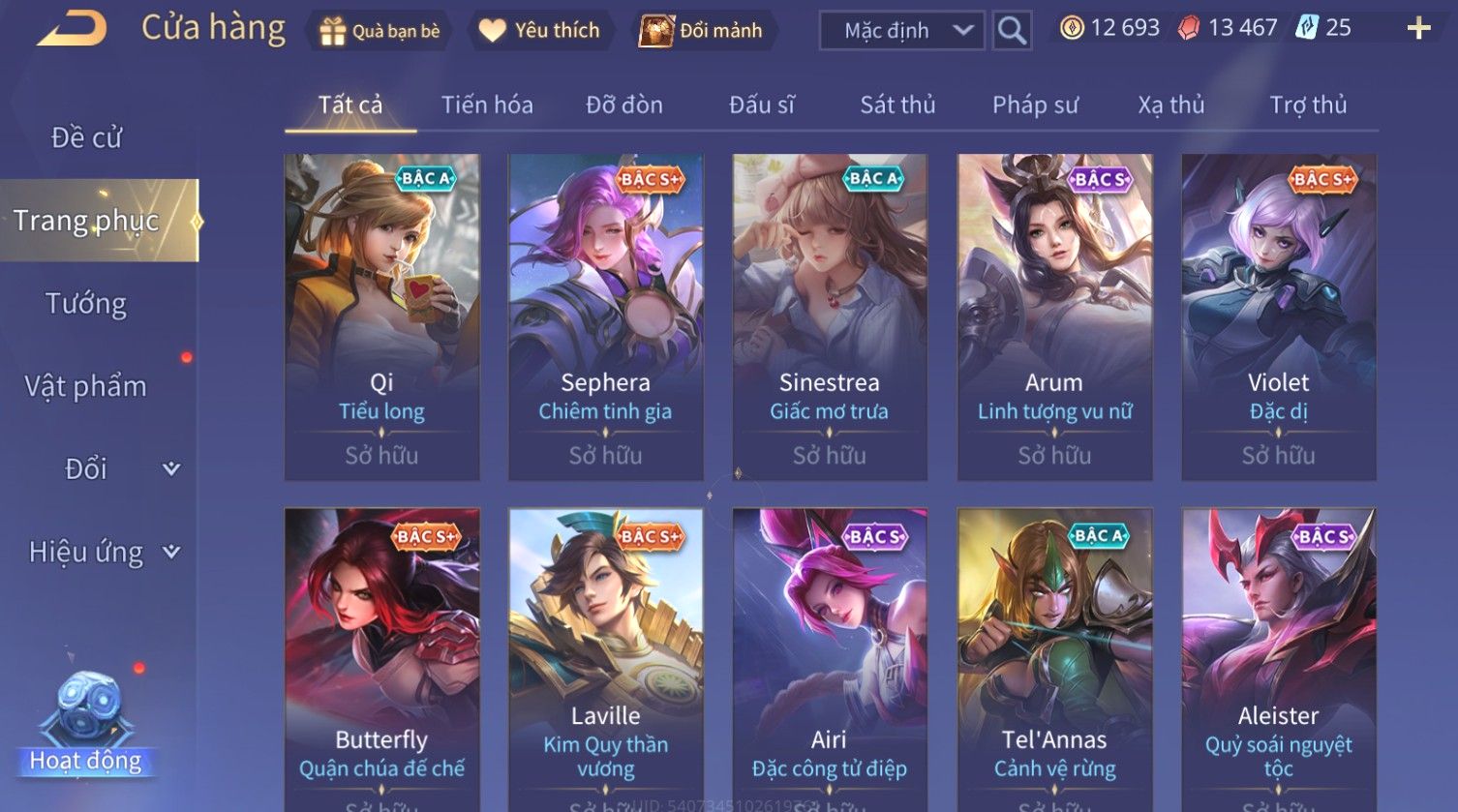Screen dimensions: 1458x812
Task: Pick the Butterfly Quận chúa đế chế card
Action: point(381,658)
